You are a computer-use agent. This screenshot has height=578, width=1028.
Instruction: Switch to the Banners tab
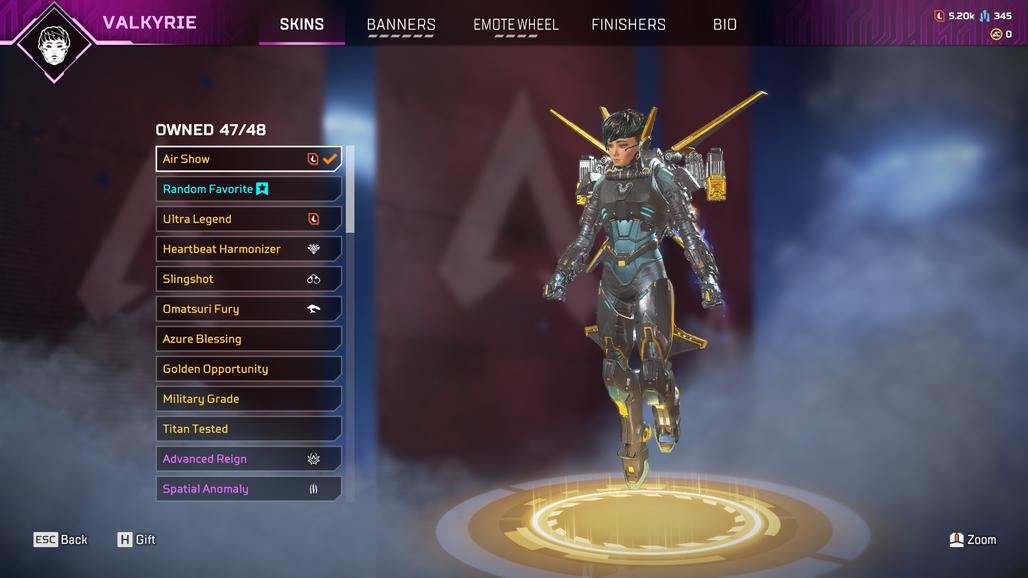point(401,24)
